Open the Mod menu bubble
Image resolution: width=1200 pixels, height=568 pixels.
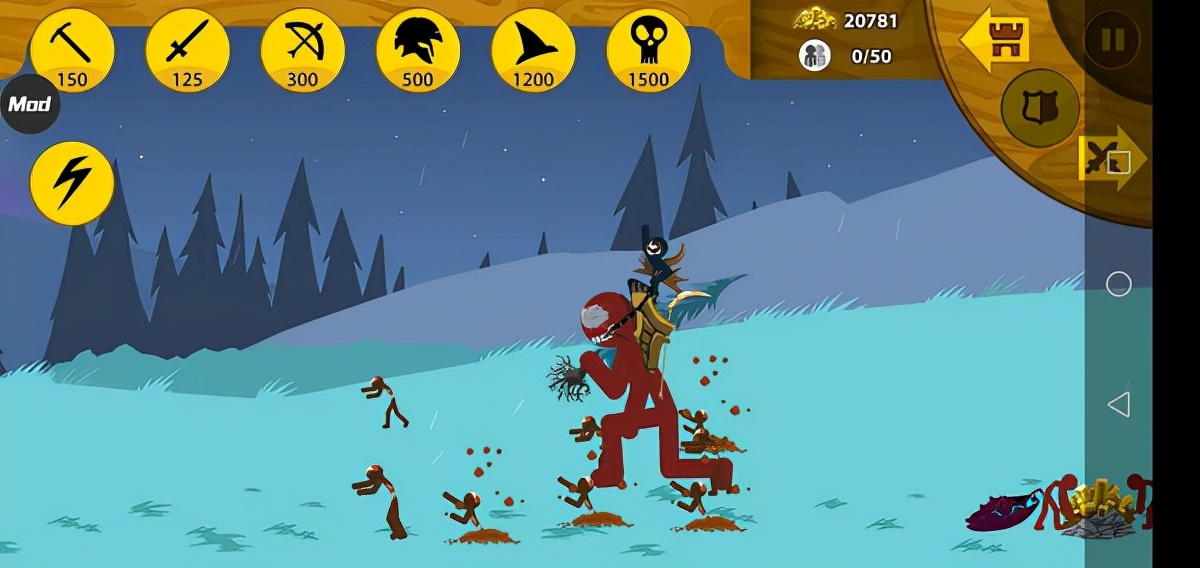click(x=29, y=104)
